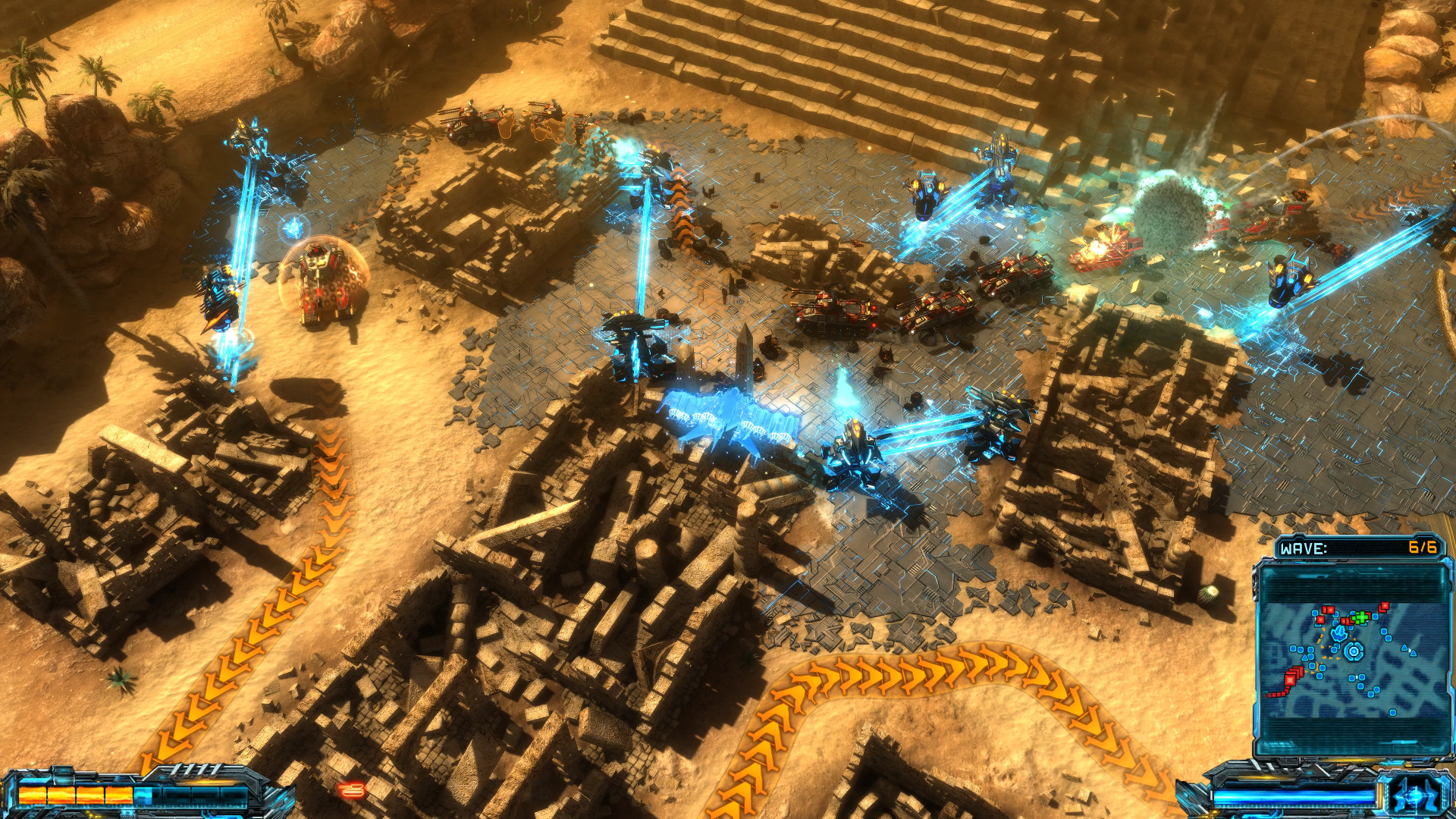Click the circular core symbol at minimap center
The width and height of the screenshot is (1456, 819).
click(x=1354, y=650)
